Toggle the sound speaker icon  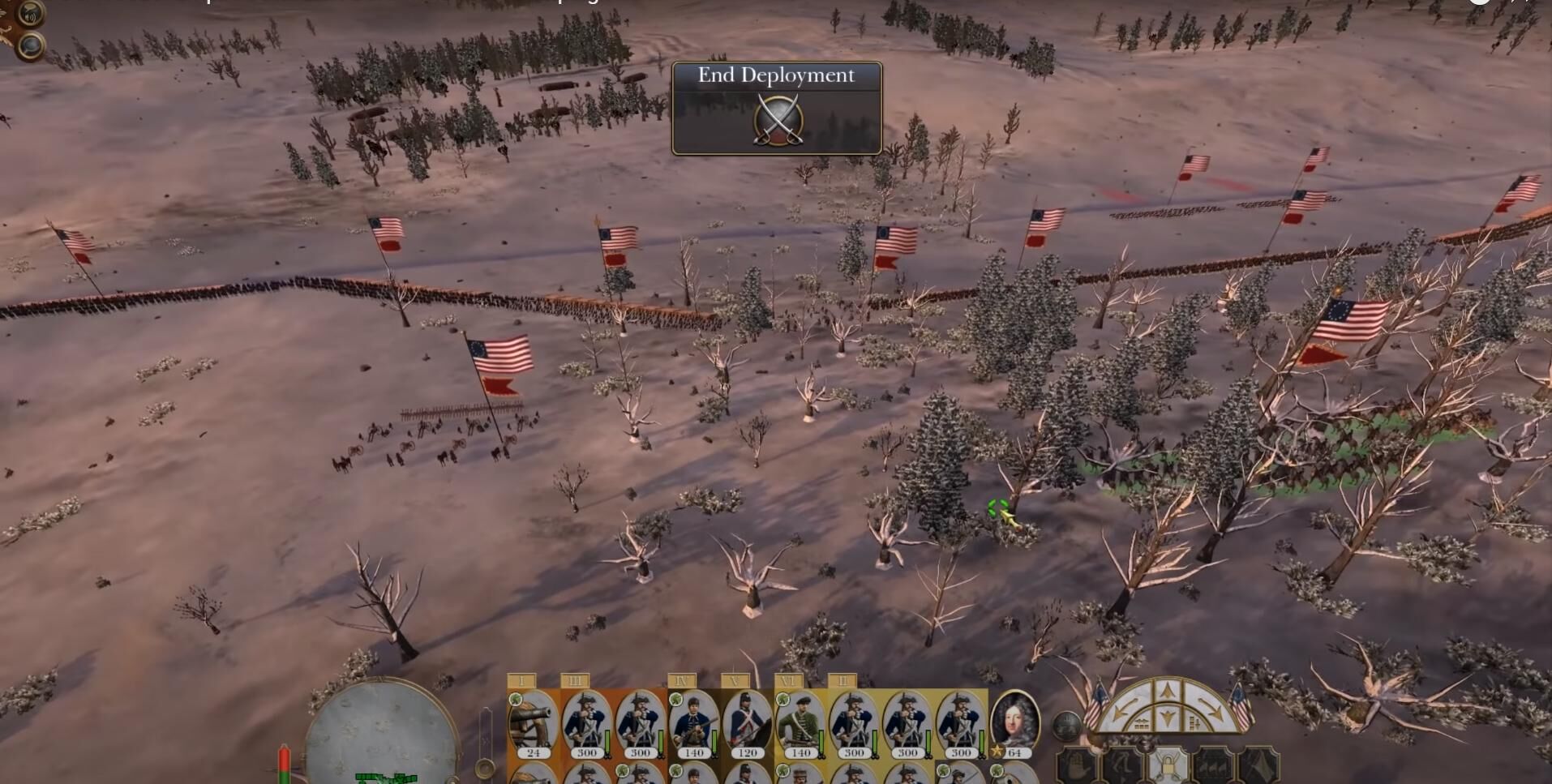[x=30, y=14]
